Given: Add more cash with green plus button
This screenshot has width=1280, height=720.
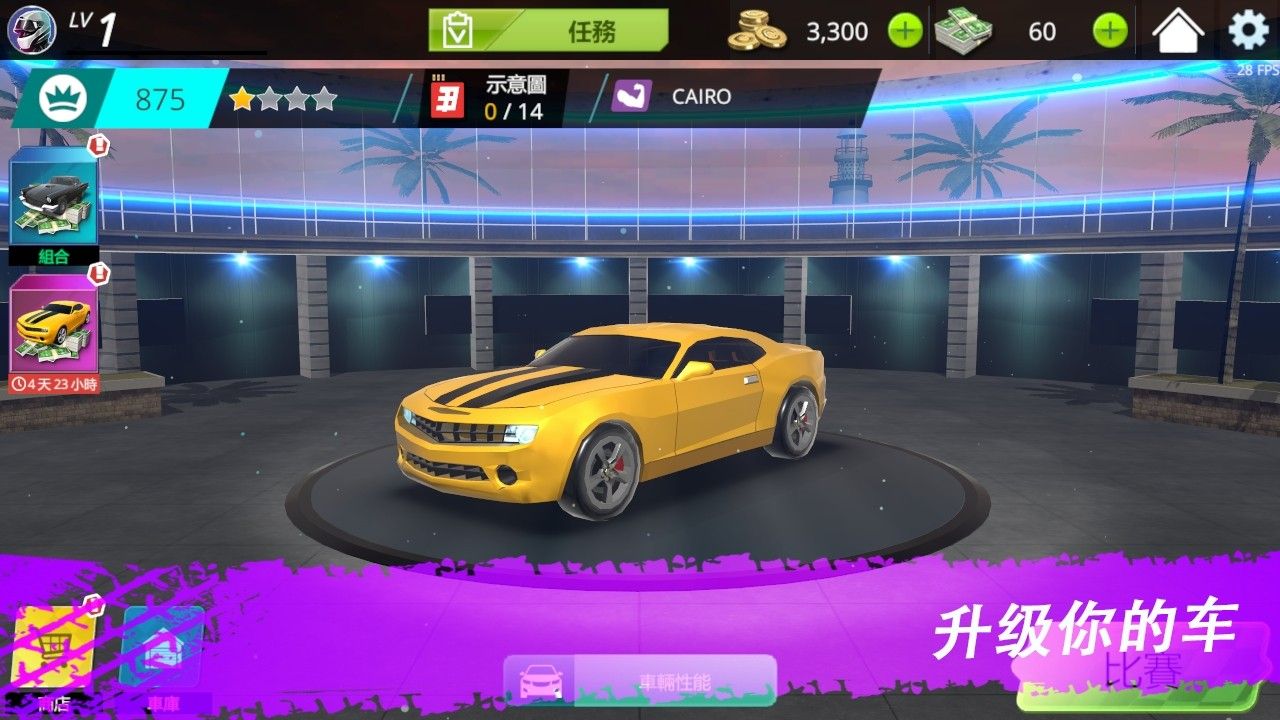Looking at the screenshot, I should [x=1110, y=31].
